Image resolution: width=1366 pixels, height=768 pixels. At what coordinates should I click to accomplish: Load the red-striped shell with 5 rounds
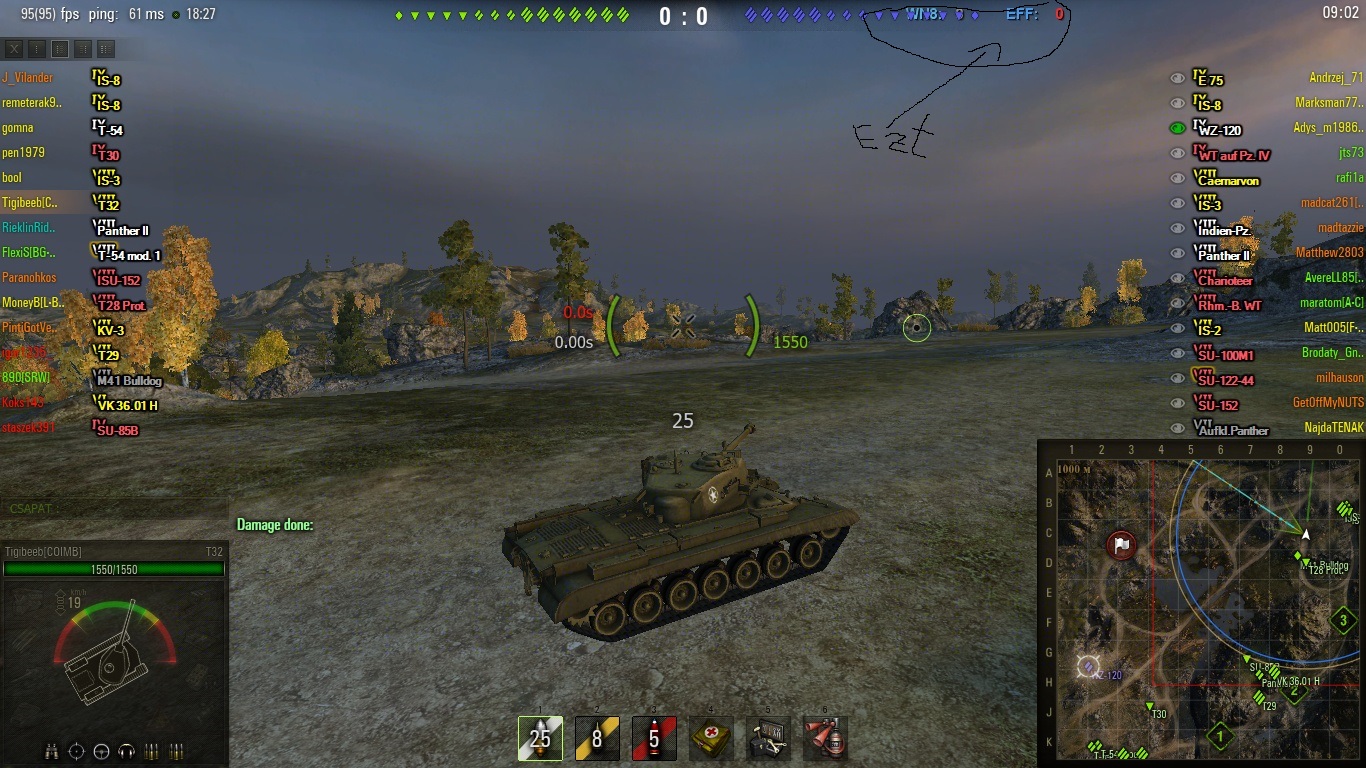pyautogui.click(x=654, y=738)
